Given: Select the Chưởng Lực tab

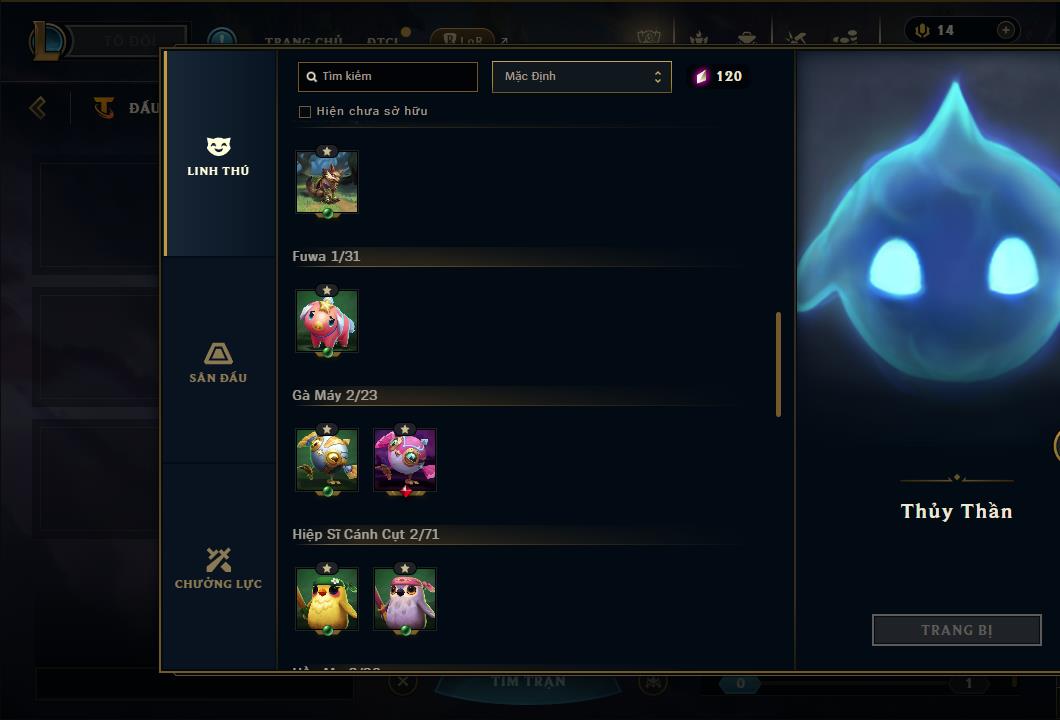Looking at the screenshot, I should [218, 569].
